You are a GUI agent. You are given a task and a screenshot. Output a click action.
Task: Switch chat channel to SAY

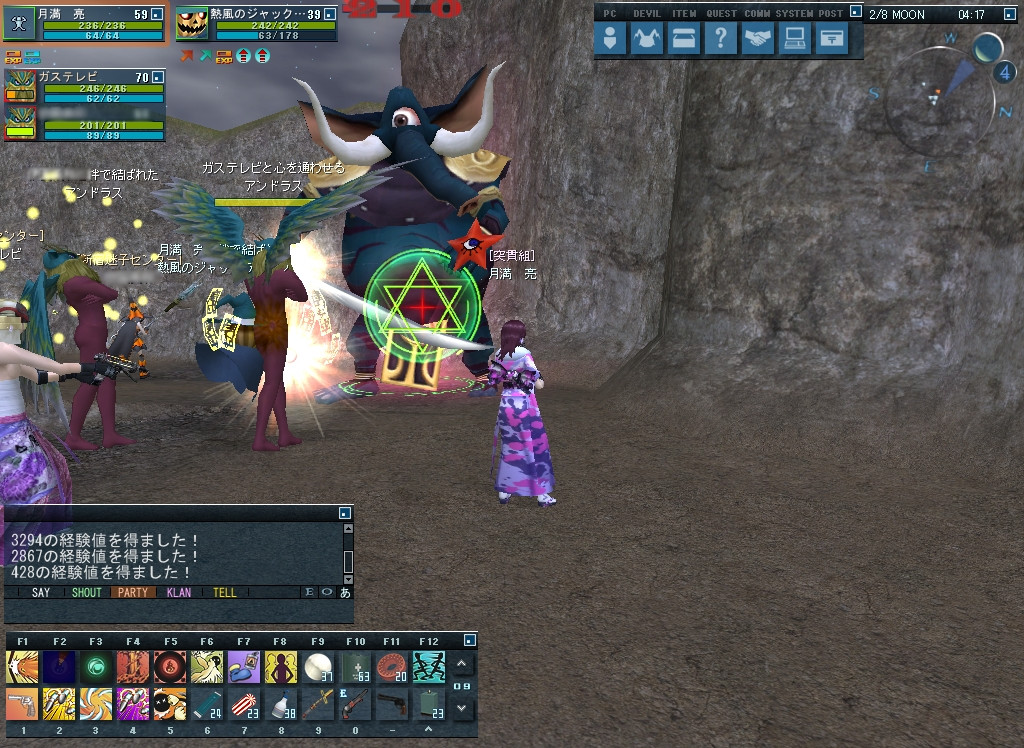coord(41,592)
